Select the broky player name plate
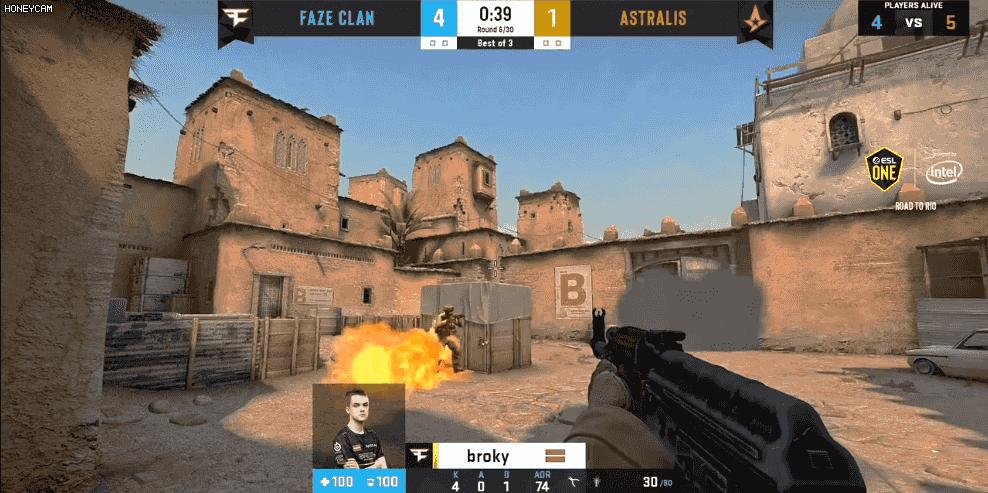 pos(488,456)
